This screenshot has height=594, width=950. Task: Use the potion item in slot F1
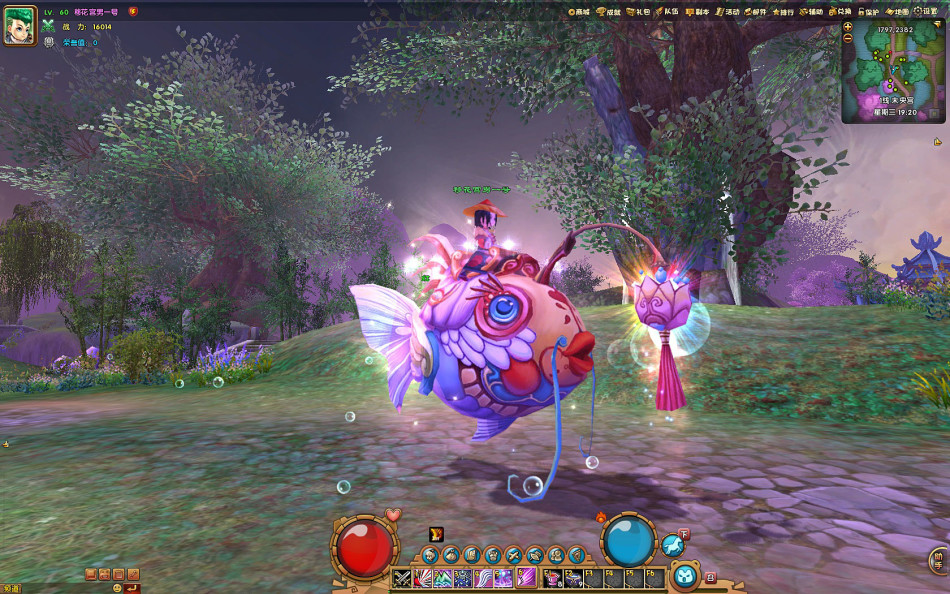(552, 578)
